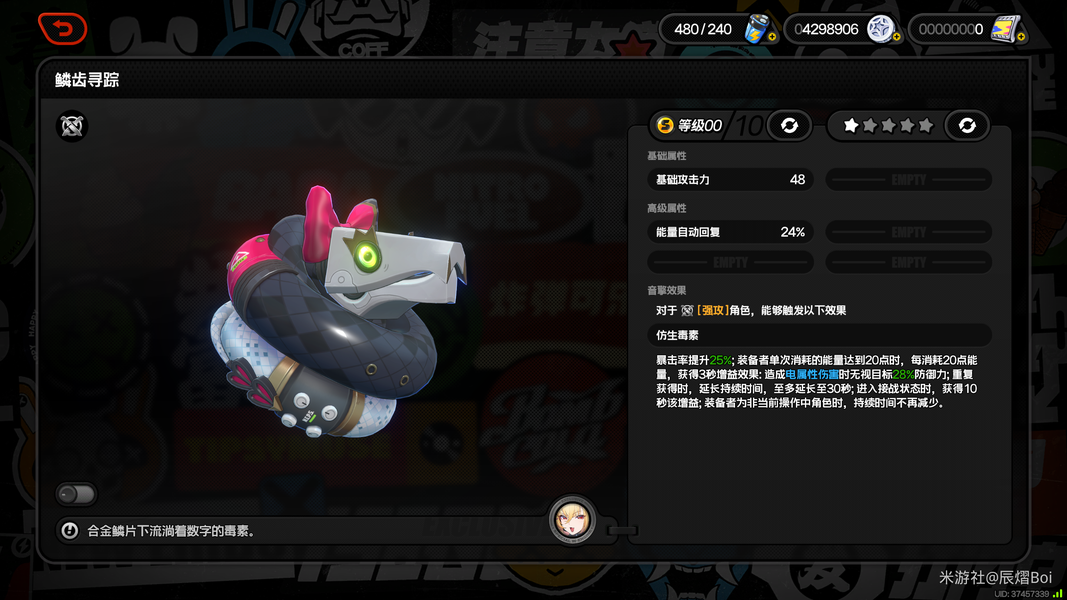Add battery charge with the plus icon
1067x600 pixels.
click(770, 37)
